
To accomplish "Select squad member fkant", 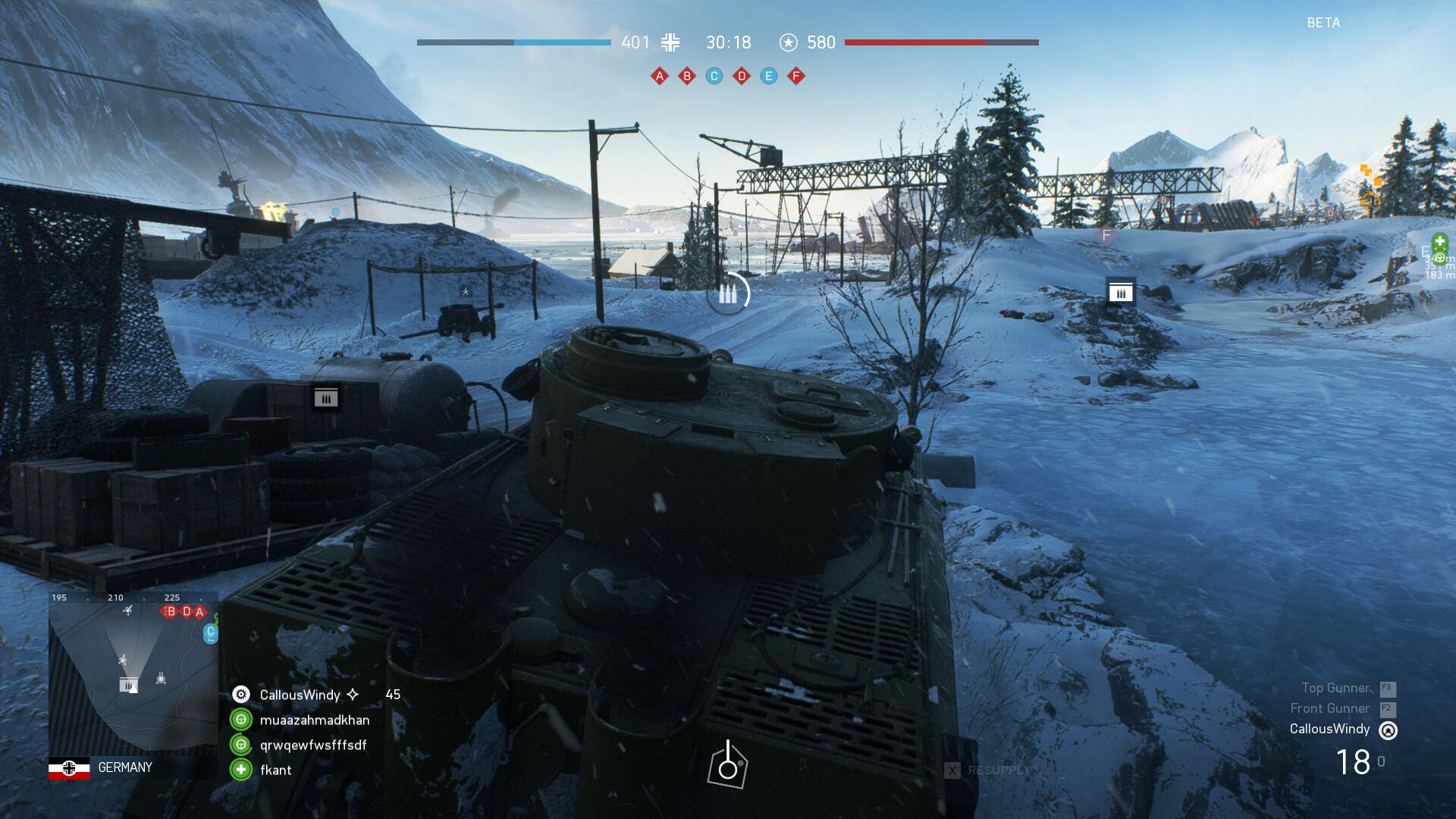I will [x=275, y=770].
